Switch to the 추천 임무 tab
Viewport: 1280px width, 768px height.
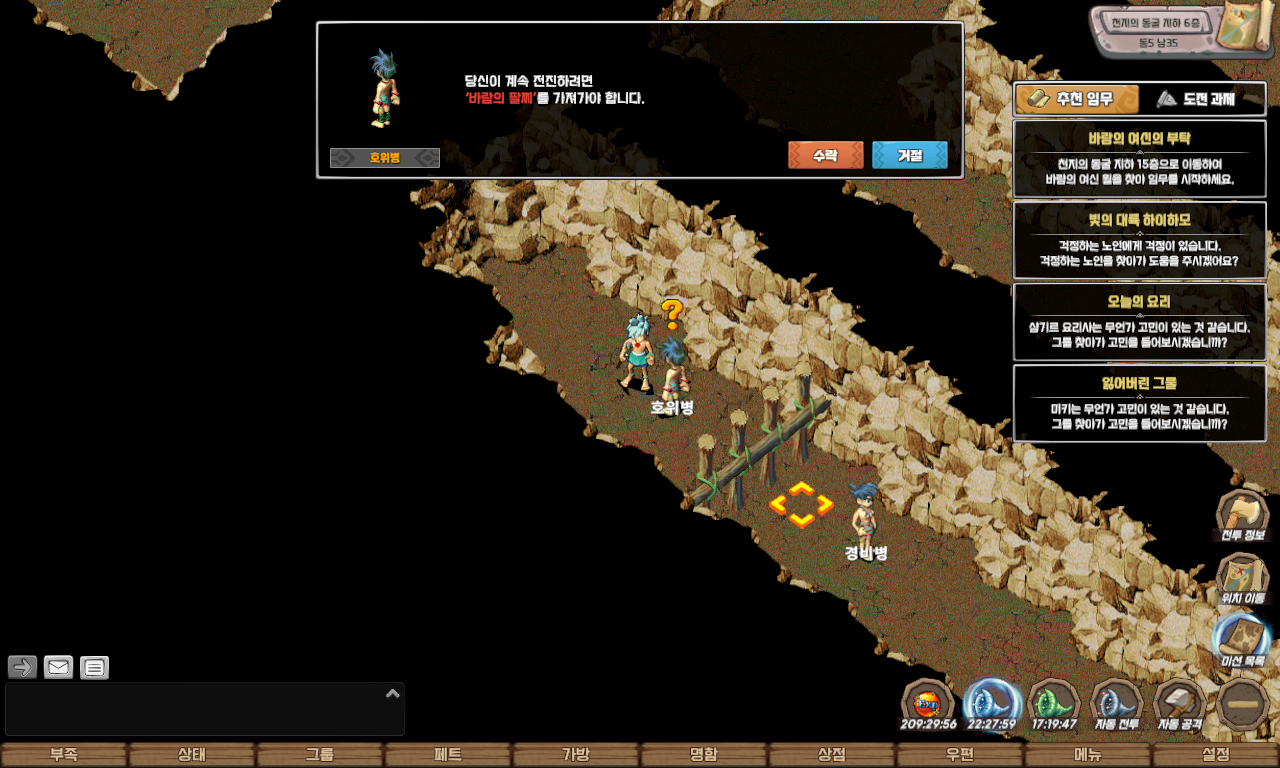coord(1077,99)
